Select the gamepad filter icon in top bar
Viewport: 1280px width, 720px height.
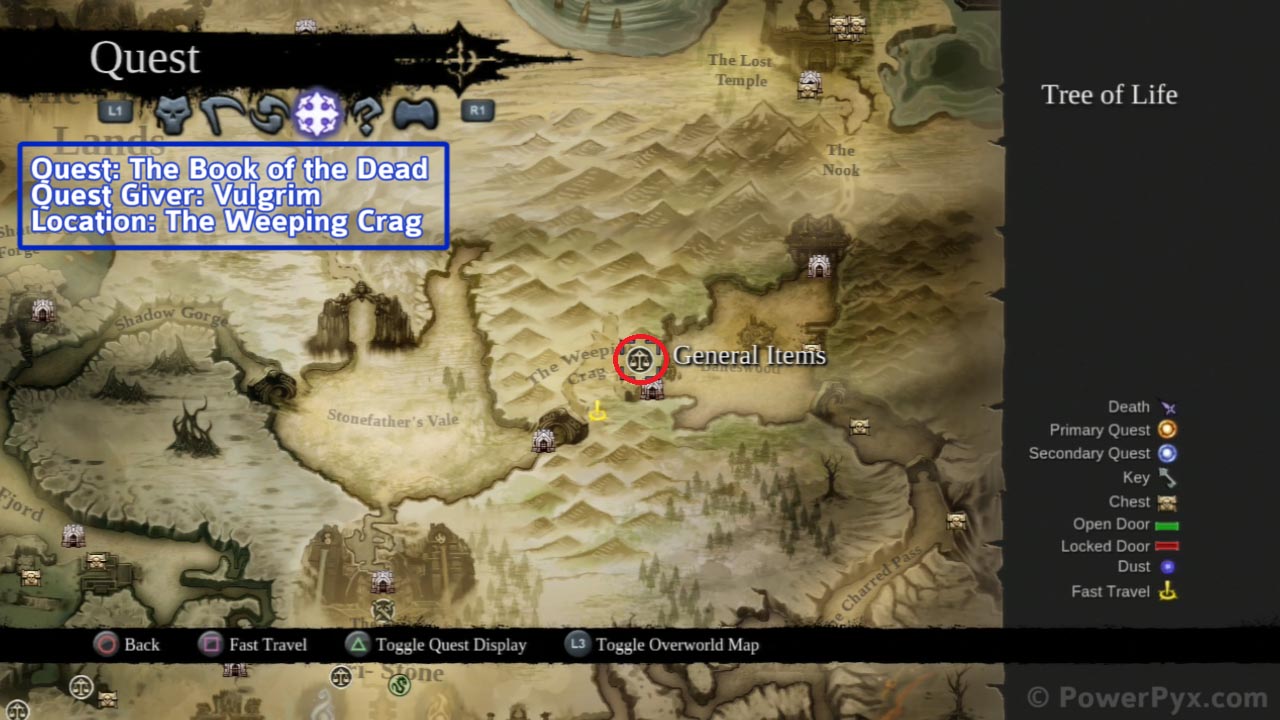(x=415, y=112)
